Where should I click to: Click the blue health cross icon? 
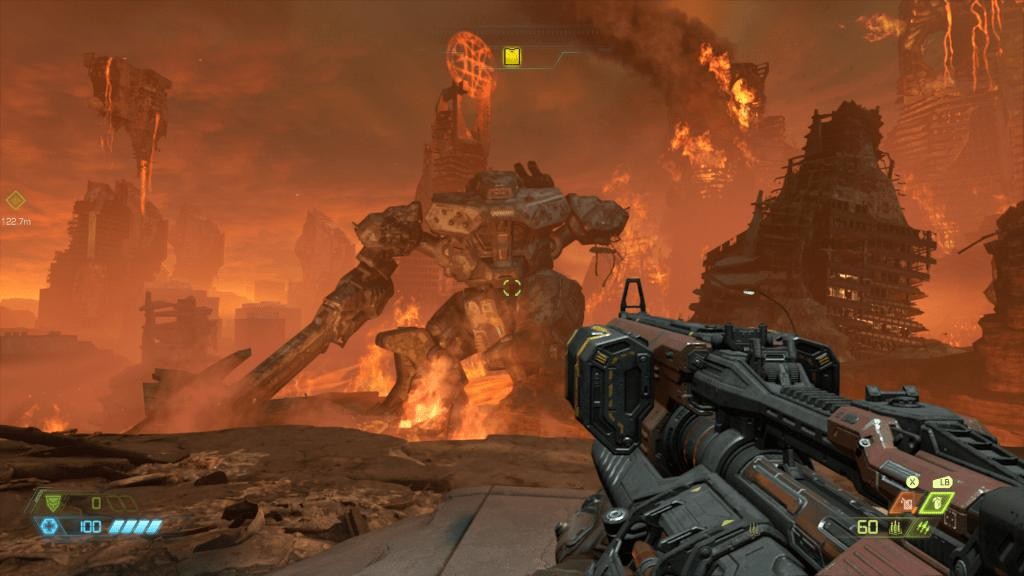(x=48, y=526)
